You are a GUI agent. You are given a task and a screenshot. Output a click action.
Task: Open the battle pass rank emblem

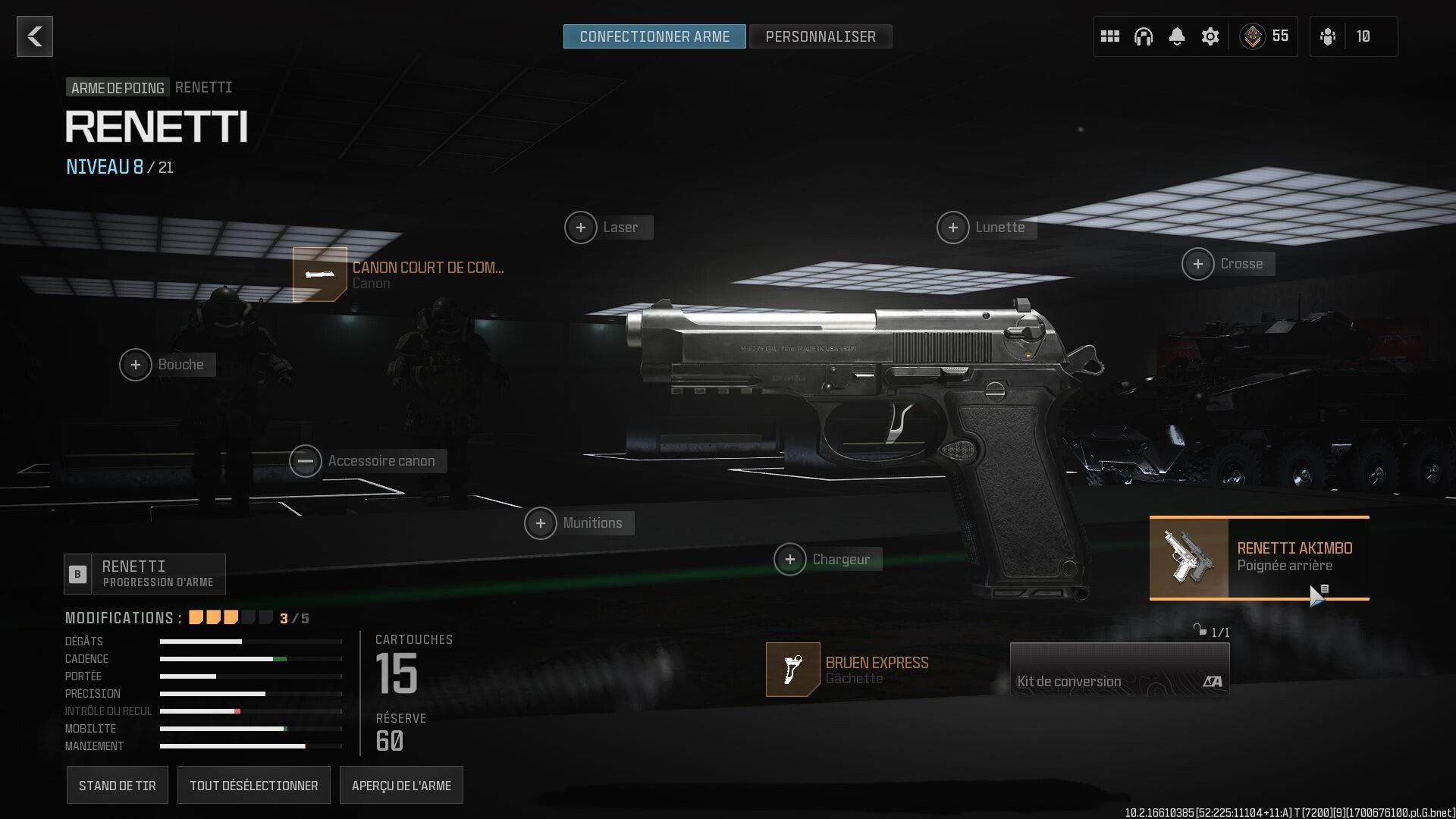pos(1253,36)
